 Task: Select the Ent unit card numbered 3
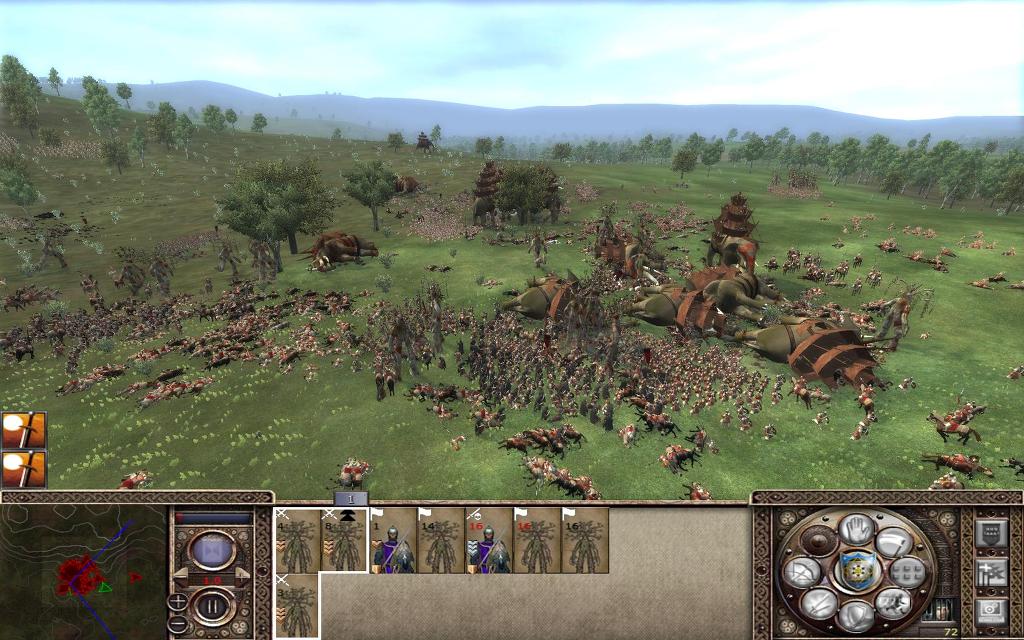297,605
